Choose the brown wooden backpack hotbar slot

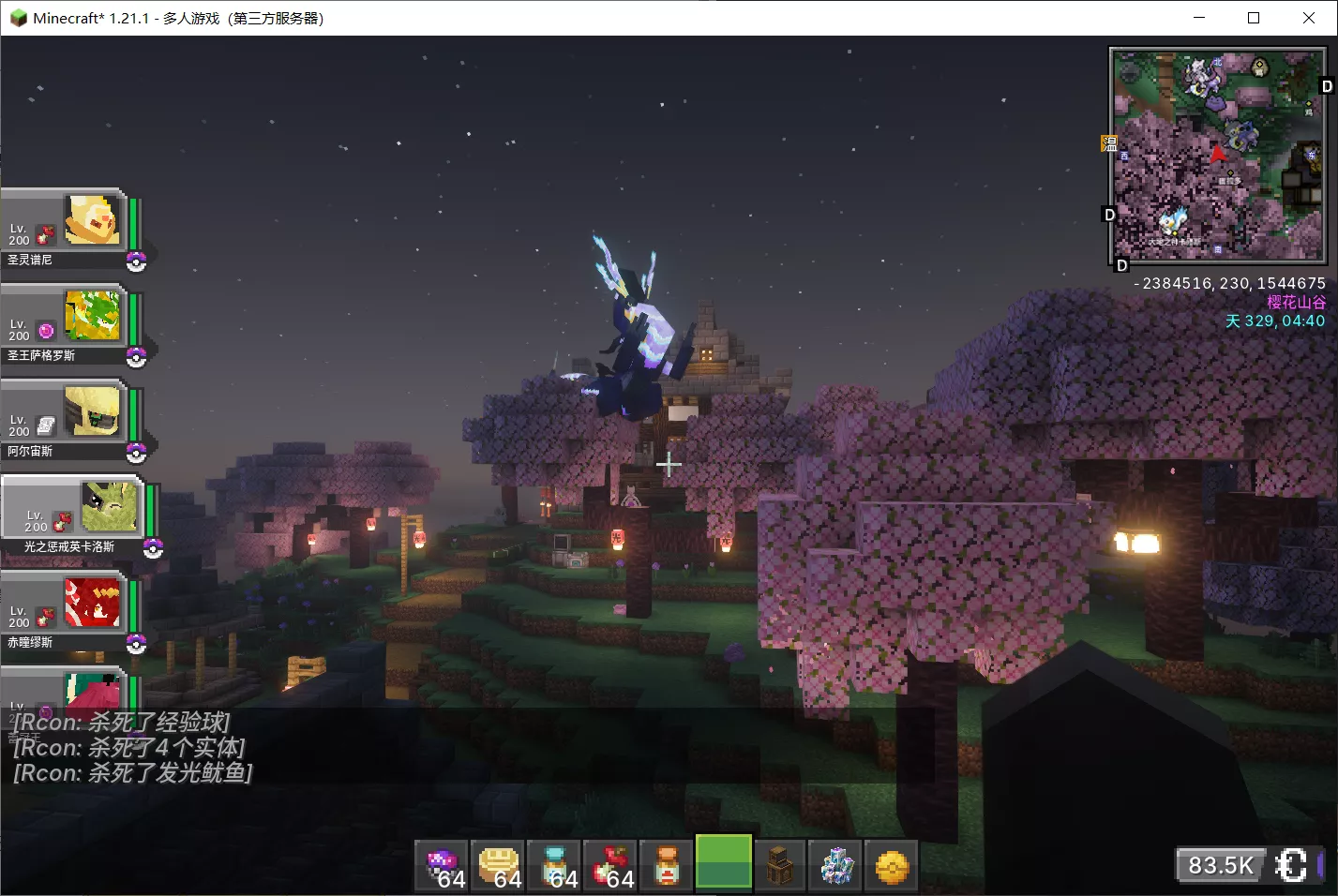point(780,865)
